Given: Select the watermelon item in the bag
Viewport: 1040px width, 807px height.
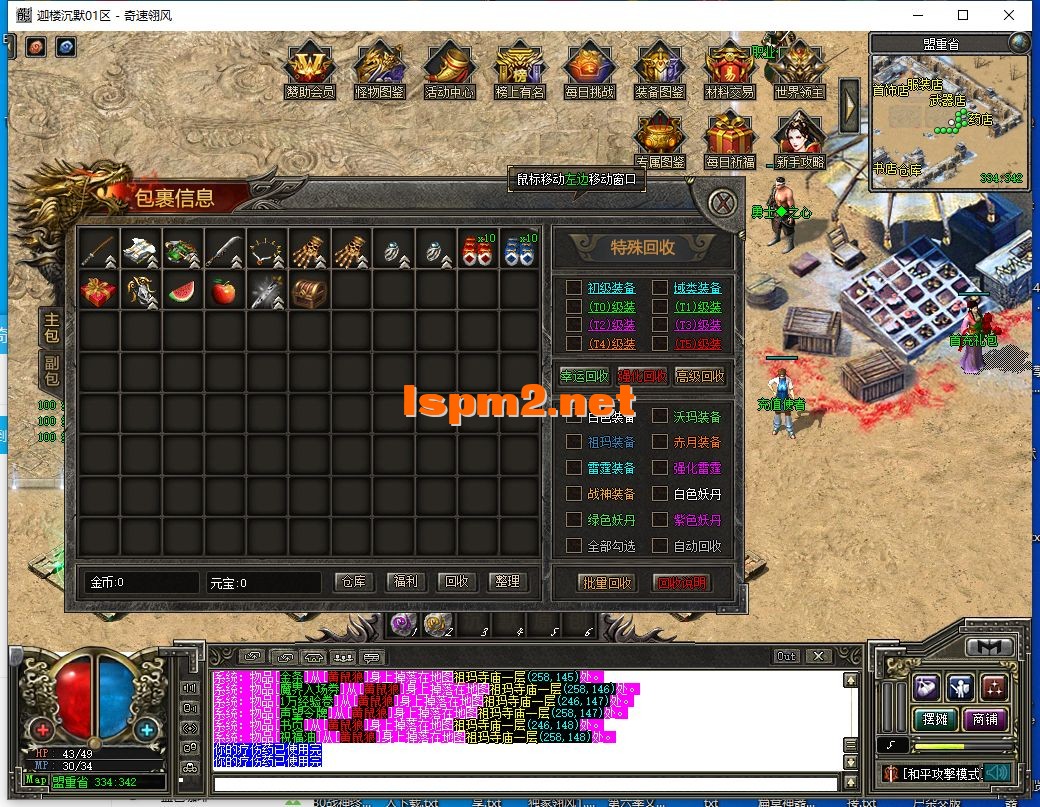Looking at the screenshot, I should coord(183,292).
